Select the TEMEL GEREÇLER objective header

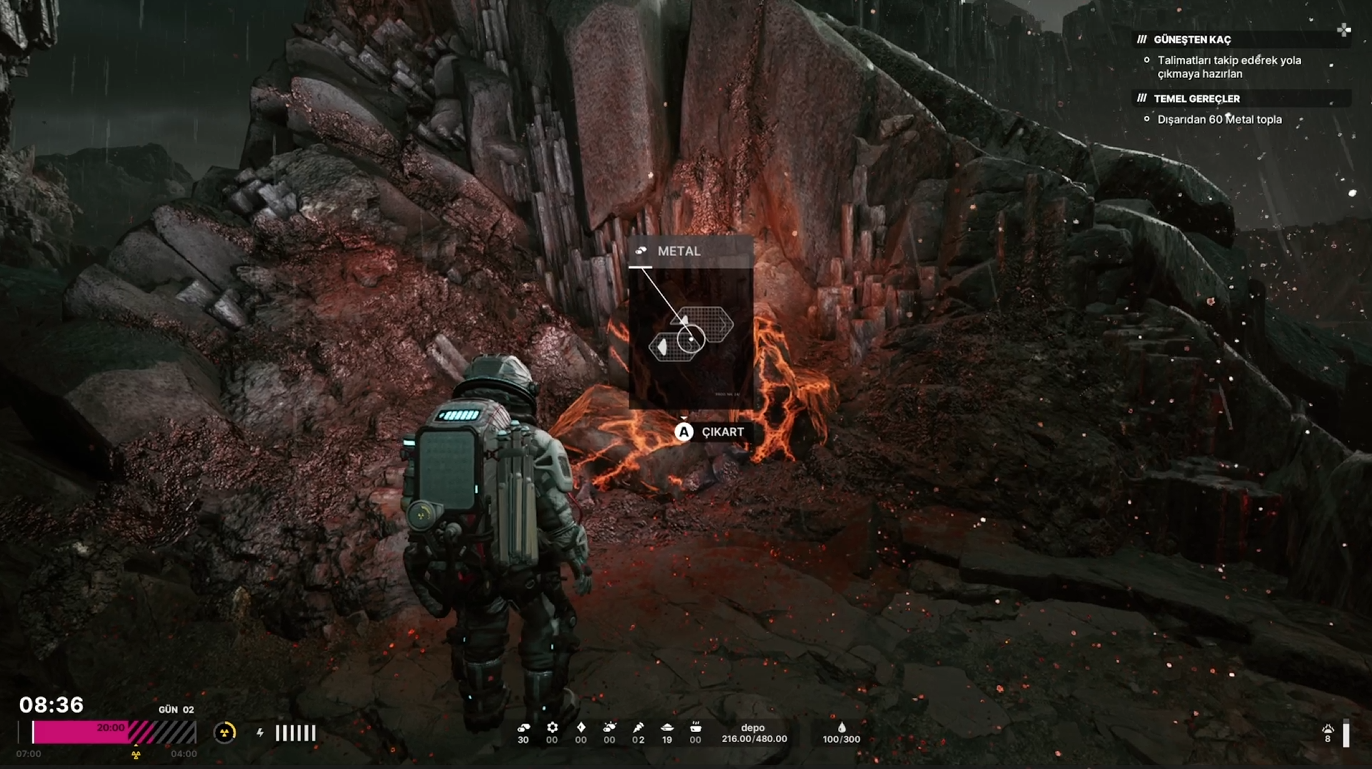tap(1196, 99)
